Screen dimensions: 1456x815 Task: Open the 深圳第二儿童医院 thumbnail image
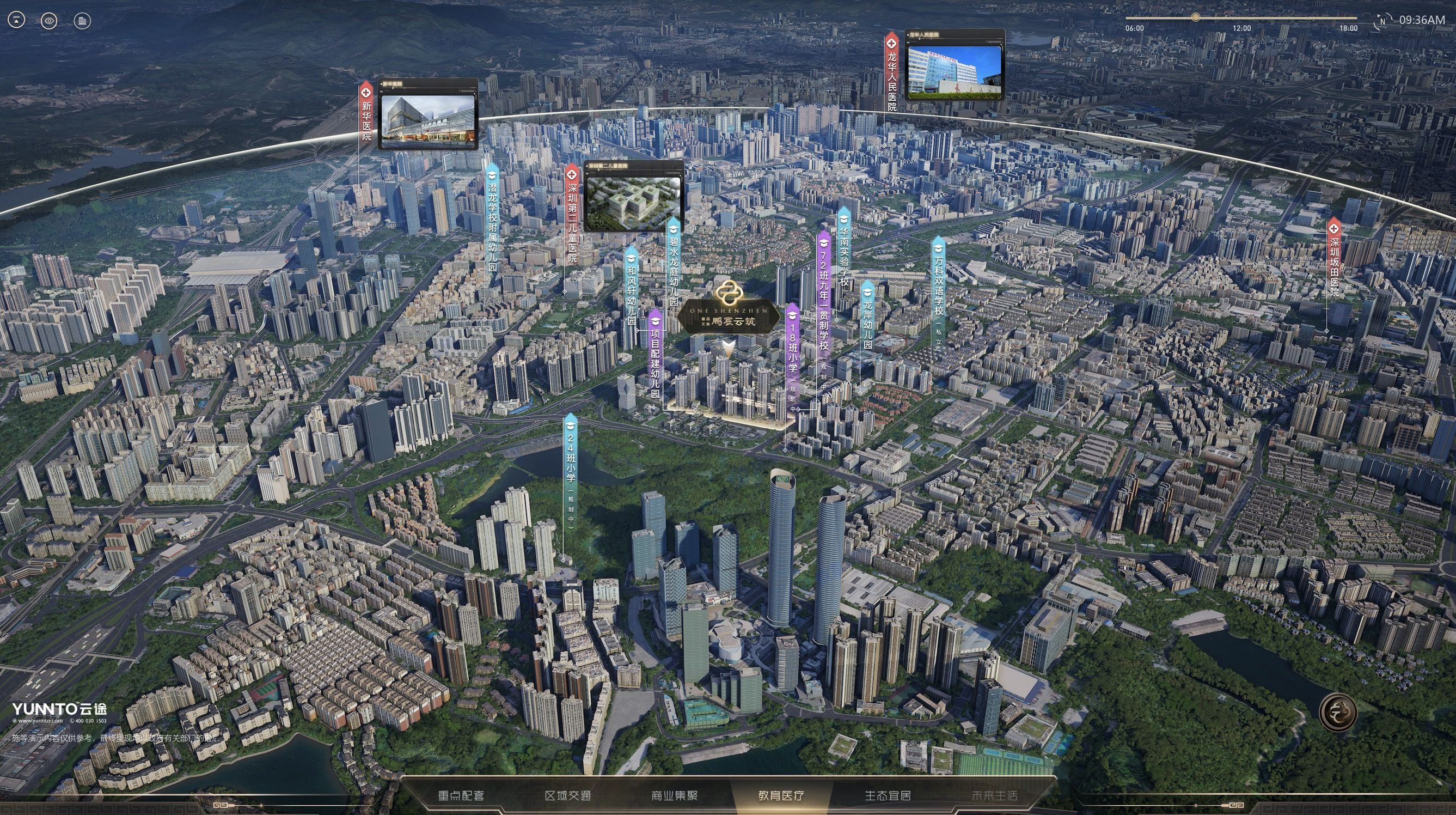[633, 199]
